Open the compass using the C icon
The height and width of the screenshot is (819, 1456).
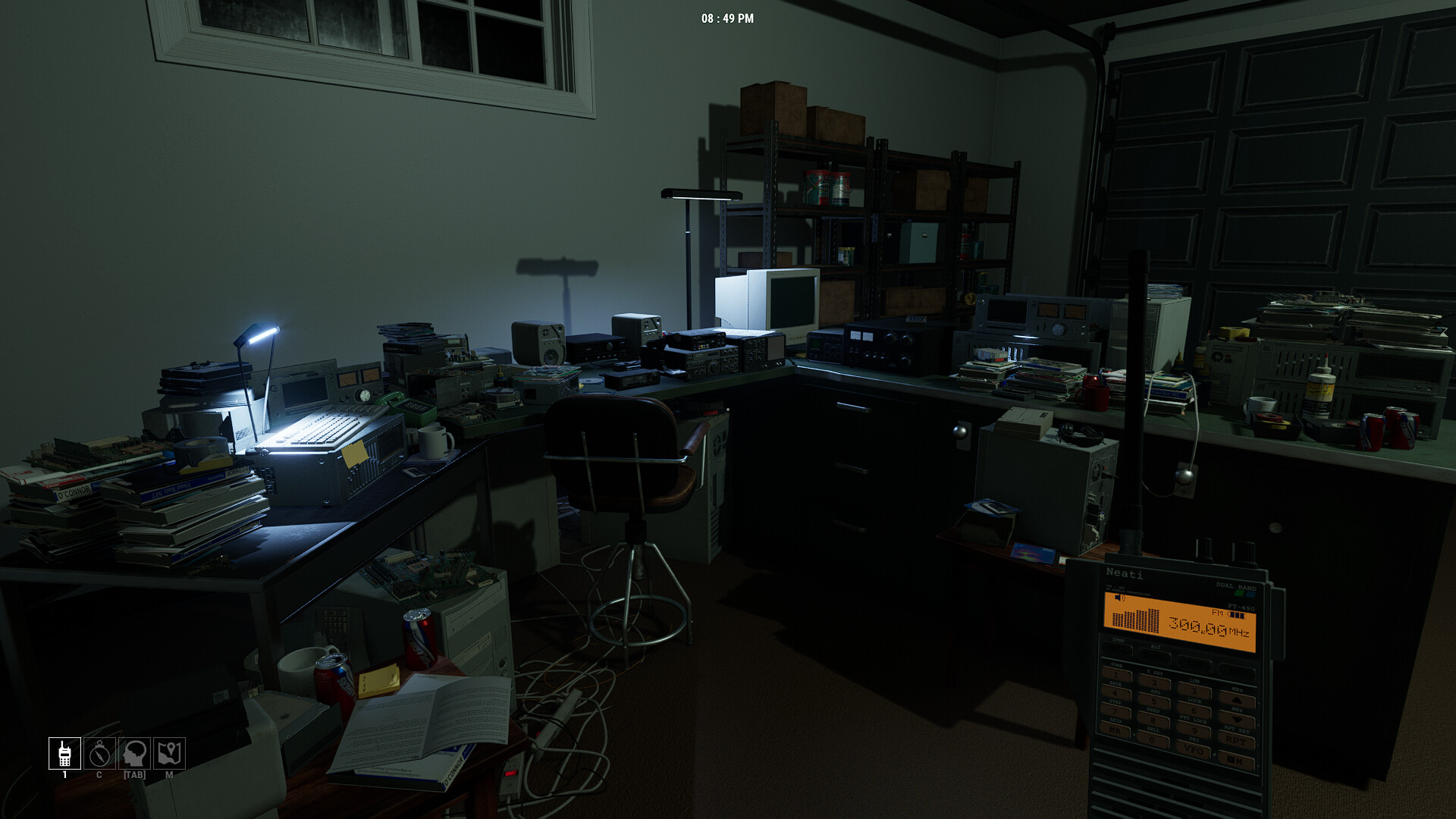click(x=99, y=753)
